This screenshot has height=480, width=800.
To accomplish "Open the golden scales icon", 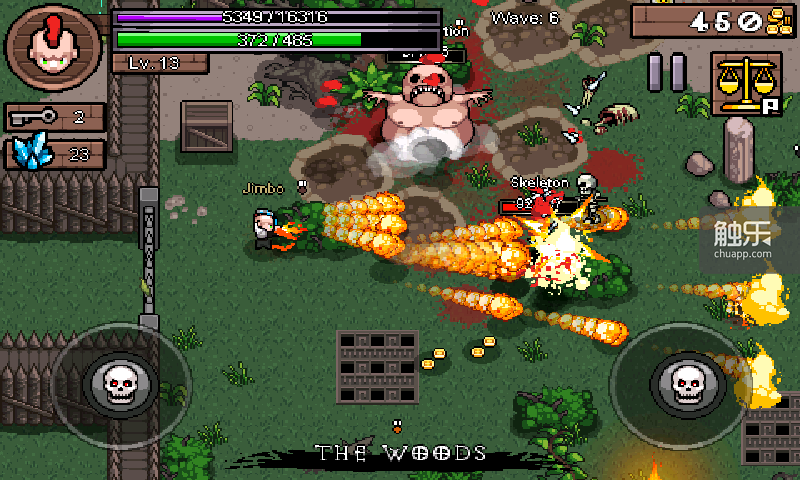I will (x=746, y=83).
